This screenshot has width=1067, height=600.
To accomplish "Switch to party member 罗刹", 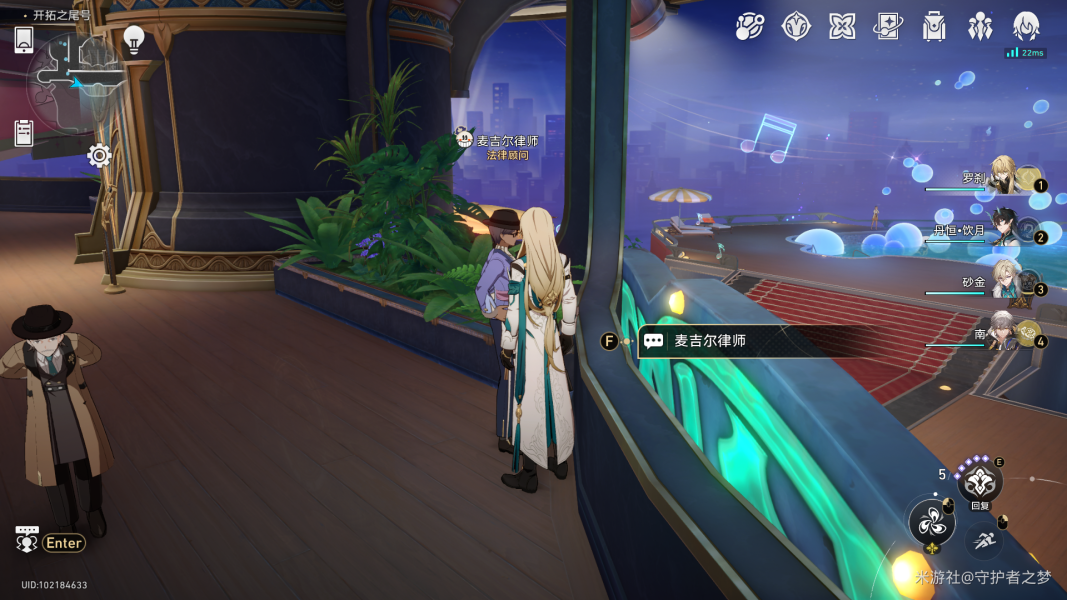I will click(1005, 178).
